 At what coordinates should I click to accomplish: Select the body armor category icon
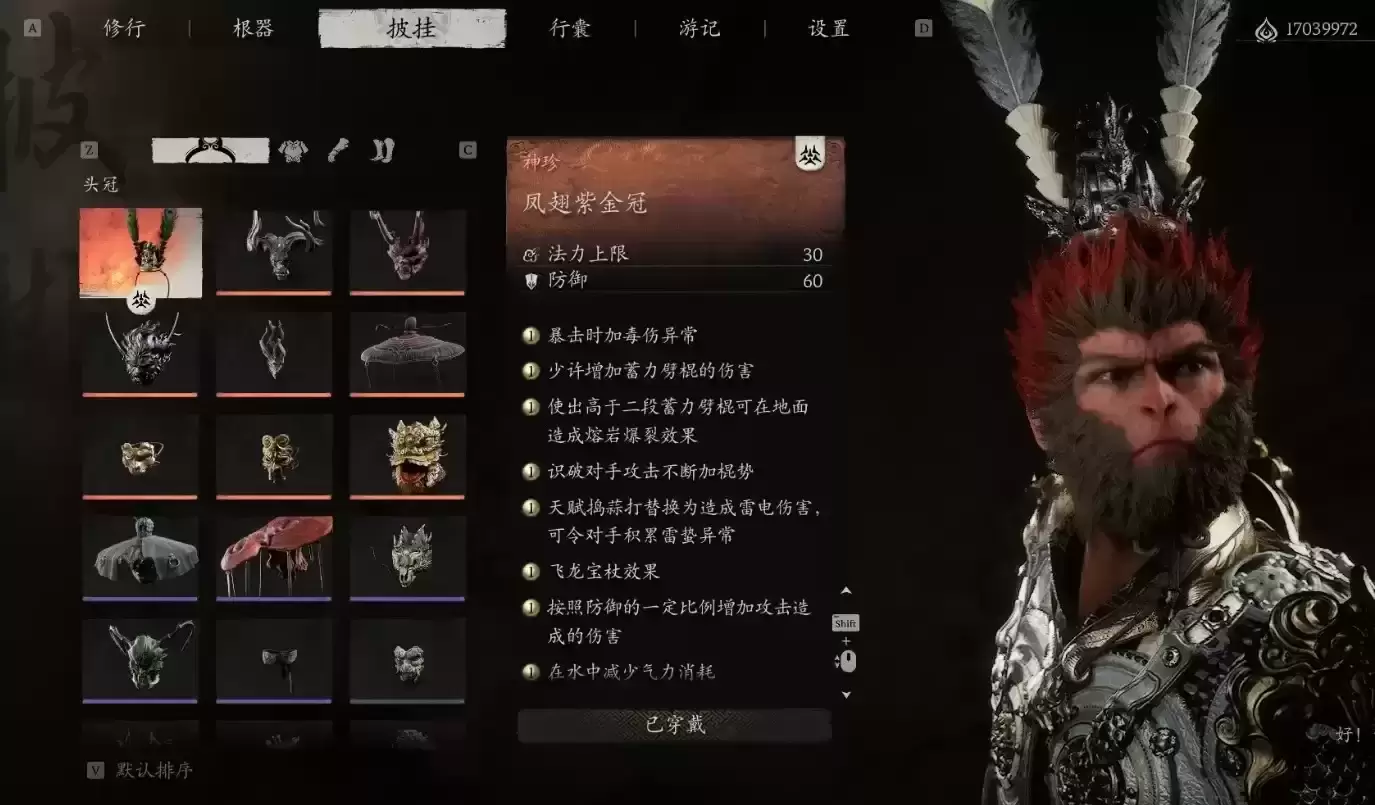(x=291, y=150)
